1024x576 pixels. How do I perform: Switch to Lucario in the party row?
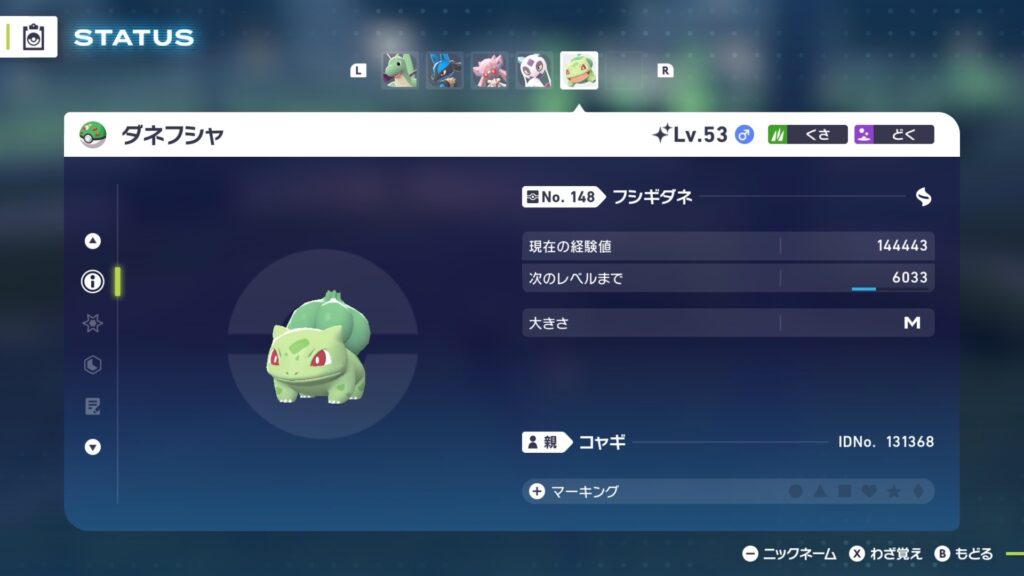click(444, 71)
